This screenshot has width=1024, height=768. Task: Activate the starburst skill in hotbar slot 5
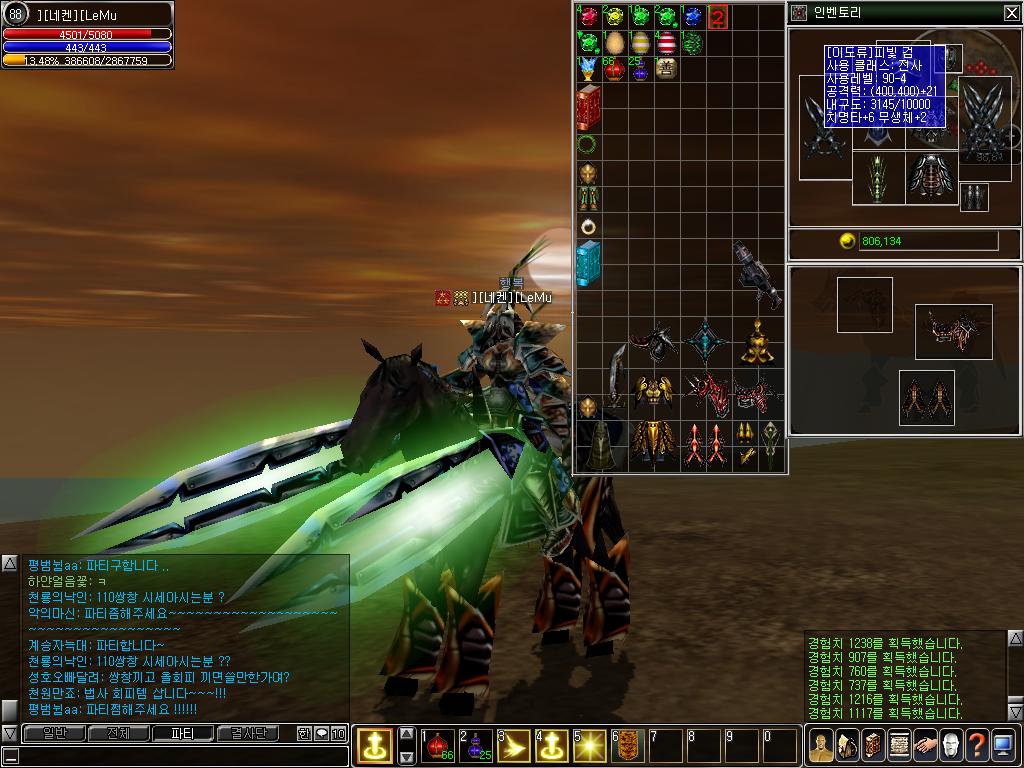tap(589, 745)
